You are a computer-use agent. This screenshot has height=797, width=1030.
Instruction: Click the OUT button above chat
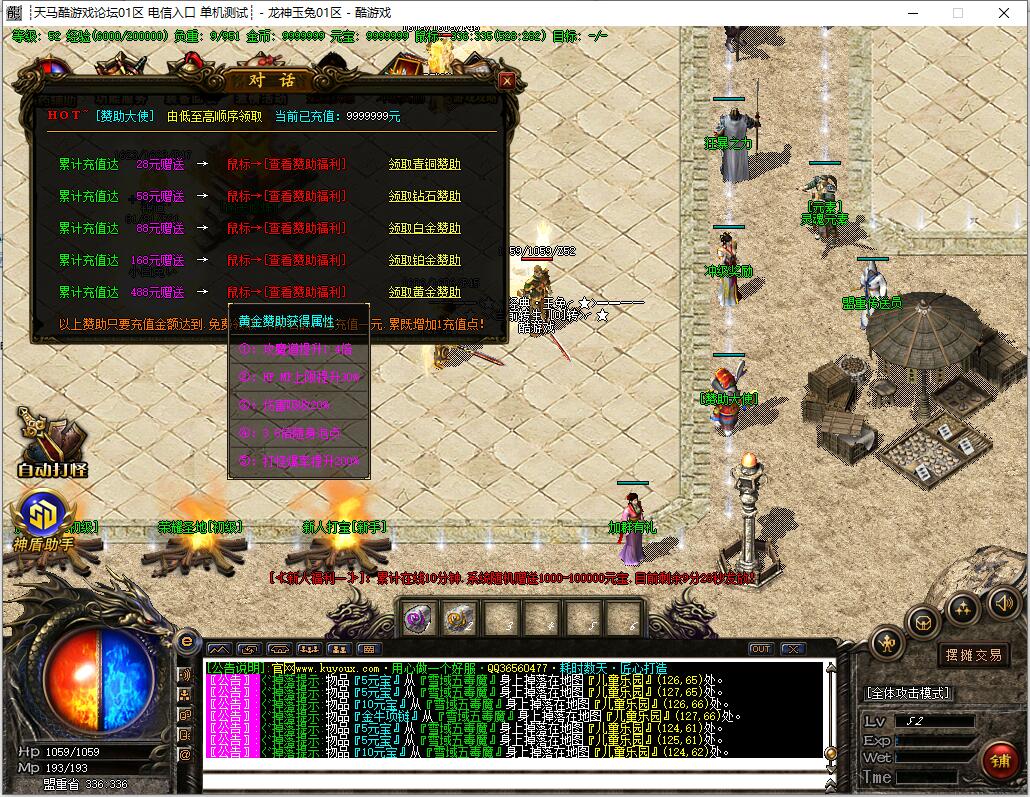tap(761, 649)
